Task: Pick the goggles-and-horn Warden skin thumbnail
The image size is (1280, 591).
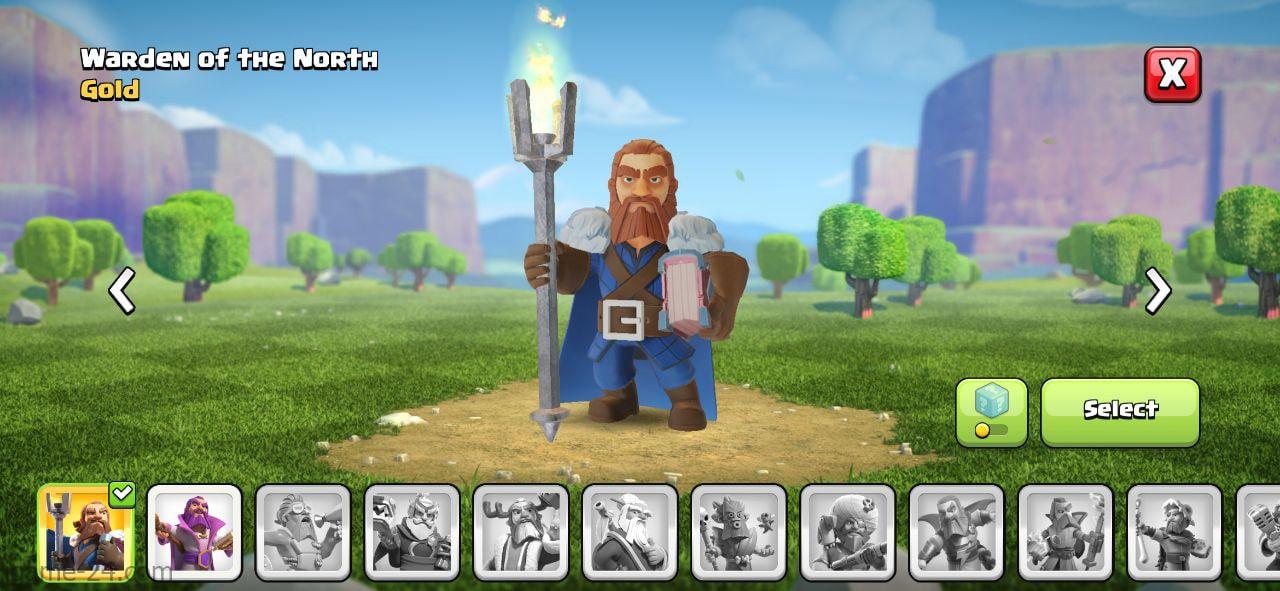Action: [304, 532]
